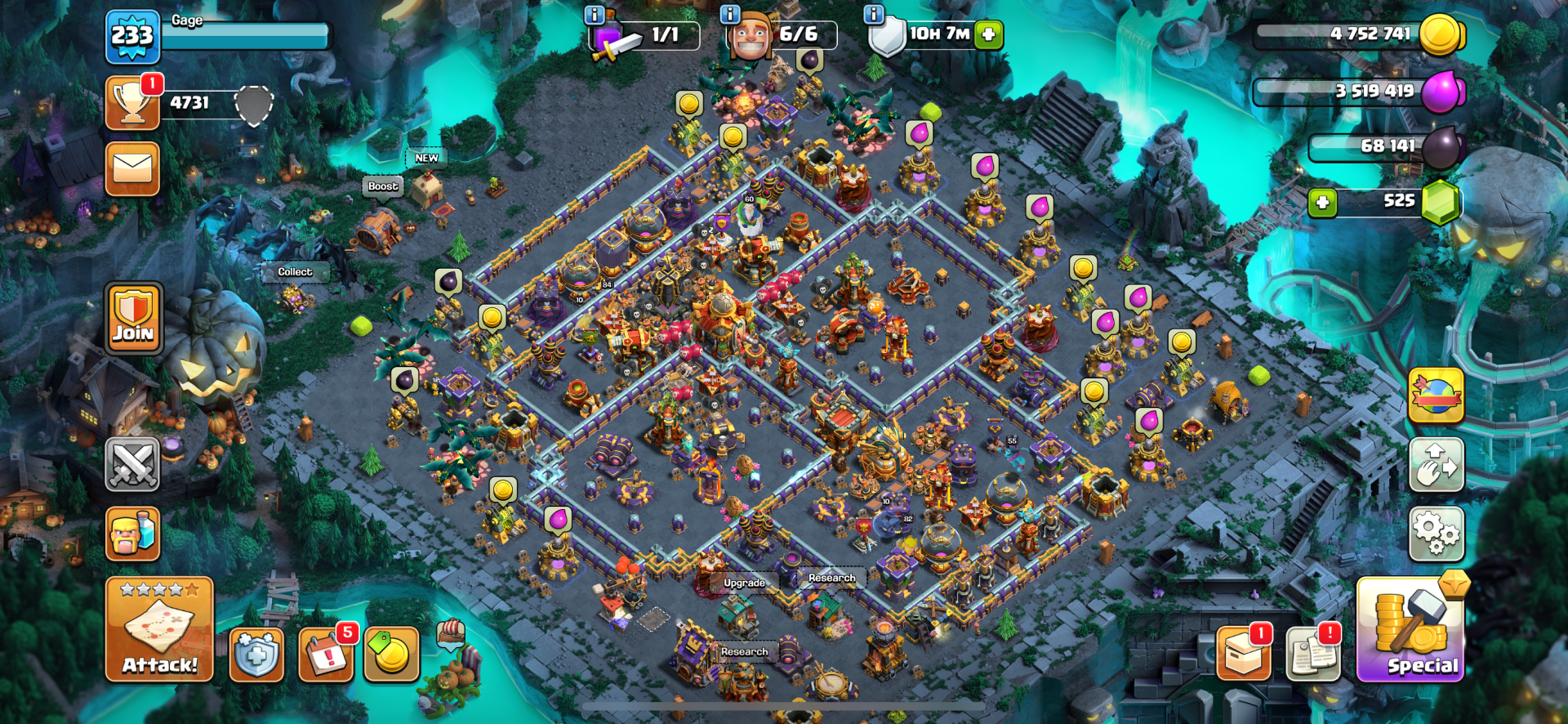The height and width of the screenshot is (724, 1568).
Task: Show builder info for 6/6 builders
Action: pyautogui.click(x=729, y=15)
